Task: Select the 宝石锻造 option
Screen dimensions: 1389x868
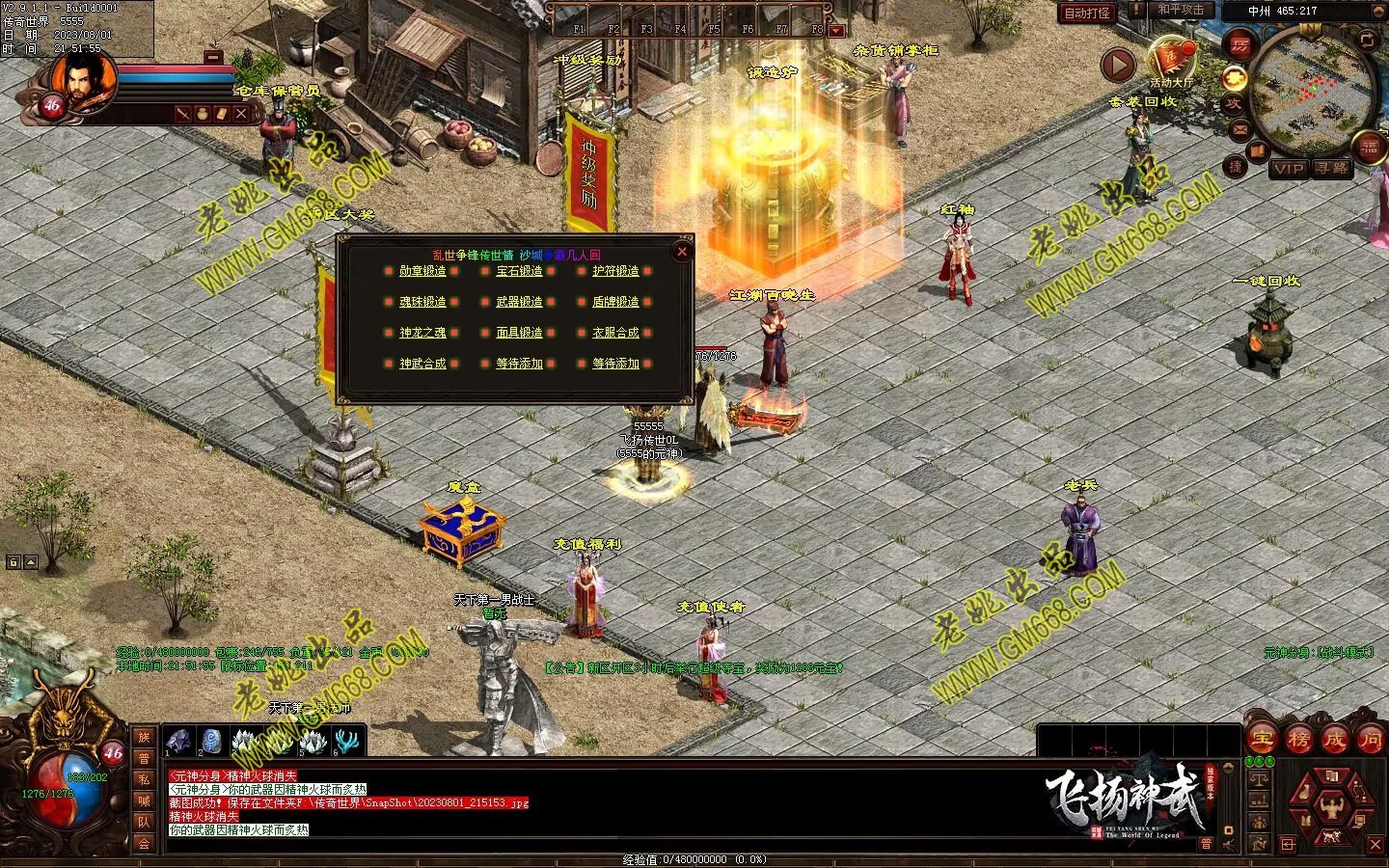Action: click(519, 272)
